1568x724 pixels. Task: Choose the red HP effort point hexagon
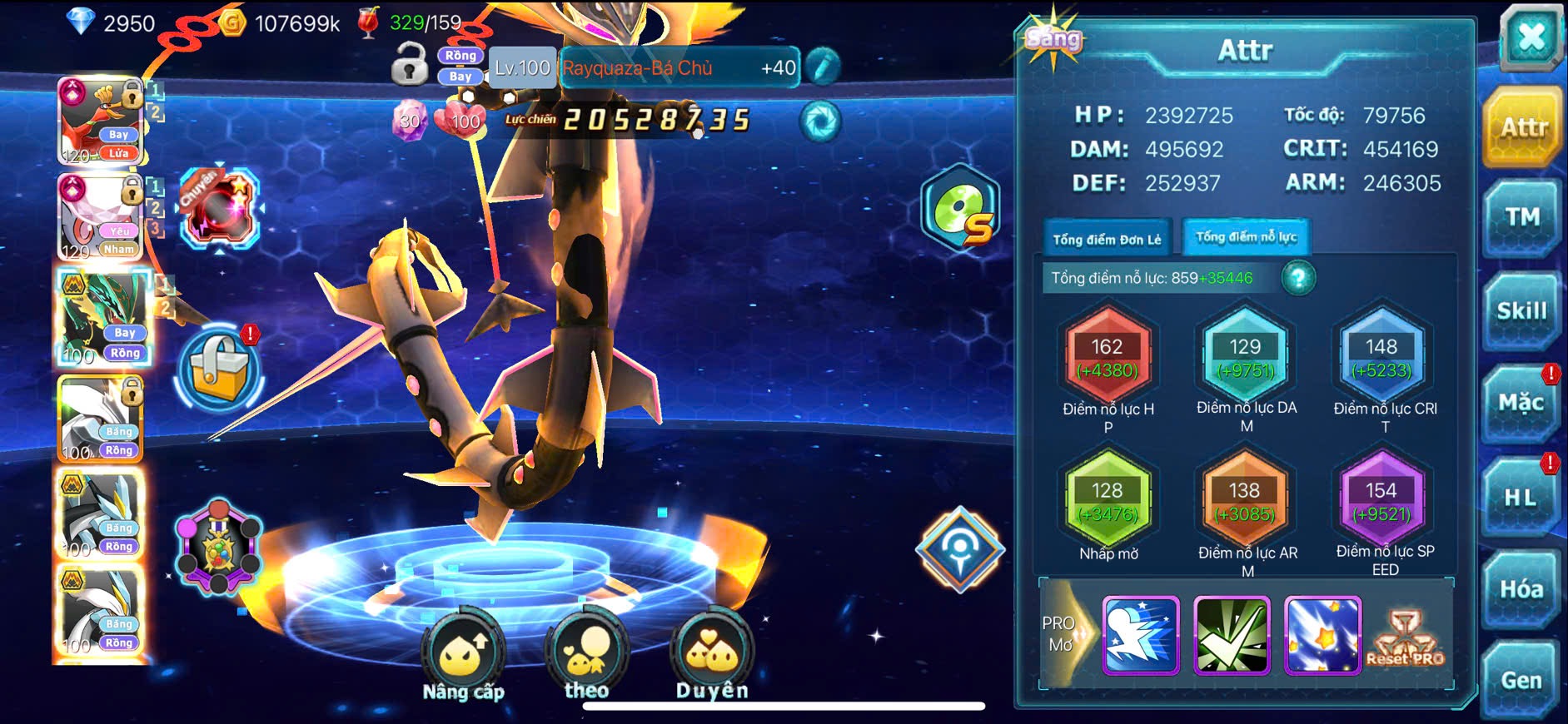pyautogui.click(x=1108, y=358)
